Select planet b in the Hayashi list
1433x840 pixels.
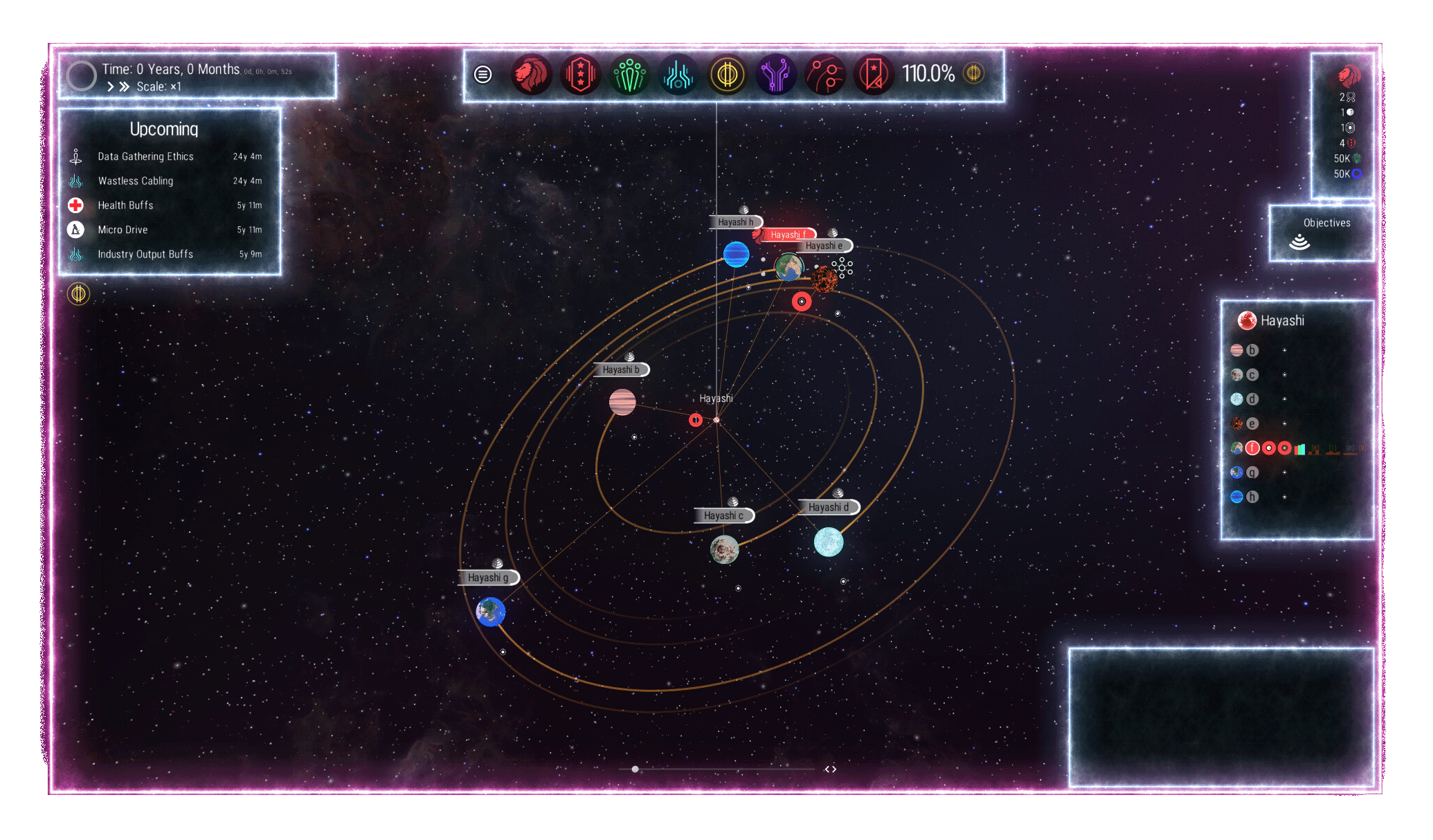[x=1252, y=350]
